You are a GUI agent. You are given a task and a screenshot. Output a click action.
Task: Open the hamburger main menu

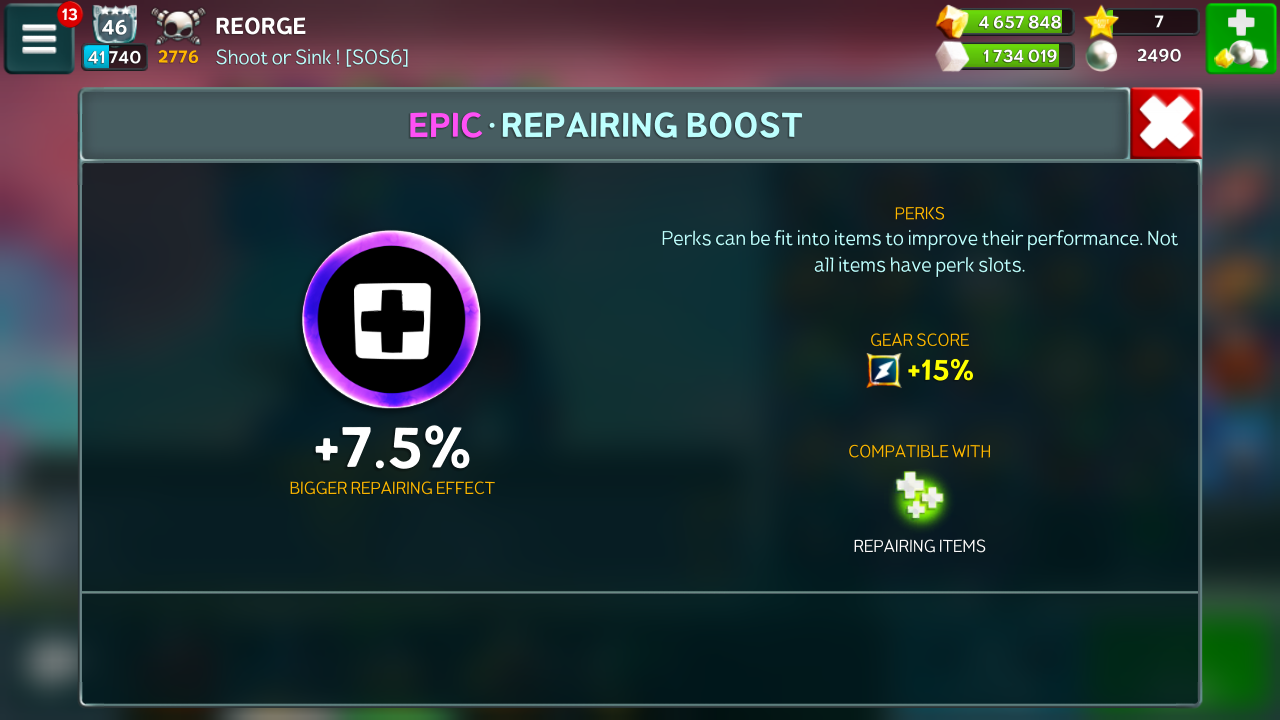pos(39,39)
